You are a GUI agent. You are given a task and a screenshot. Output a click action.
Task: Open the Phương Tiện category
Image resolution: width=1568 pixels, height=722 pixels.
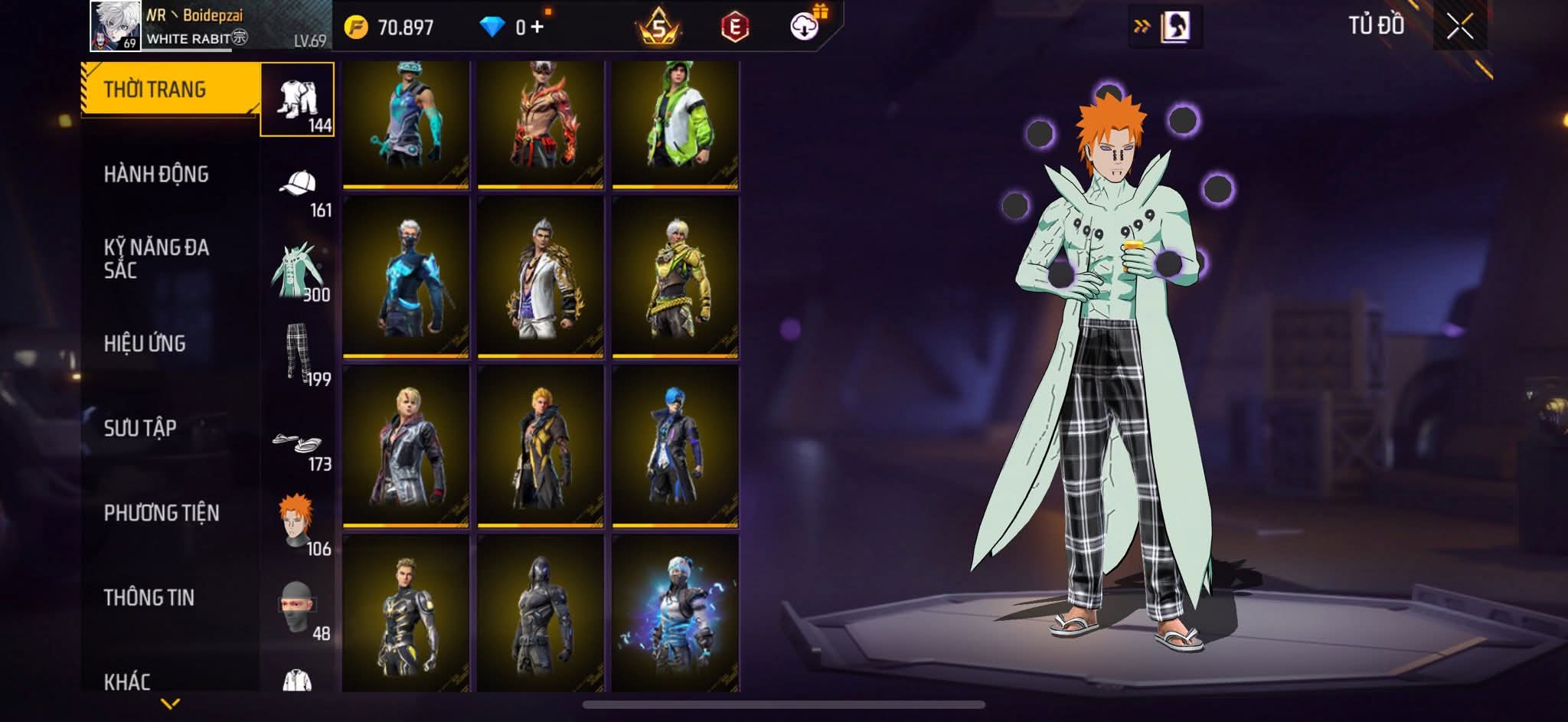point(162,513)
